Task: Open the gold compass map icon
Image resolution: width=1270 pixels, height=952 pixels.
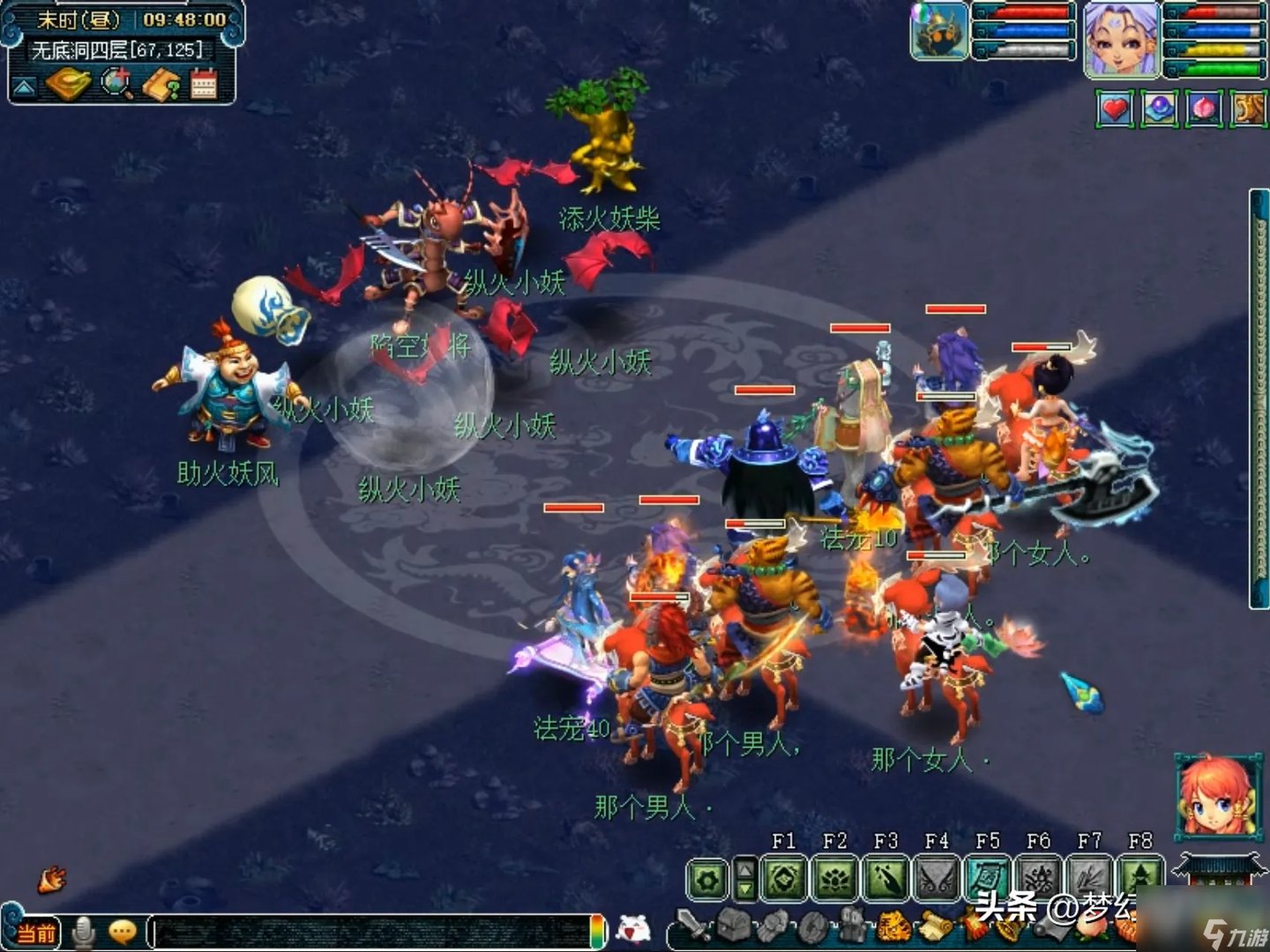Action: click(x=69, y=84)
